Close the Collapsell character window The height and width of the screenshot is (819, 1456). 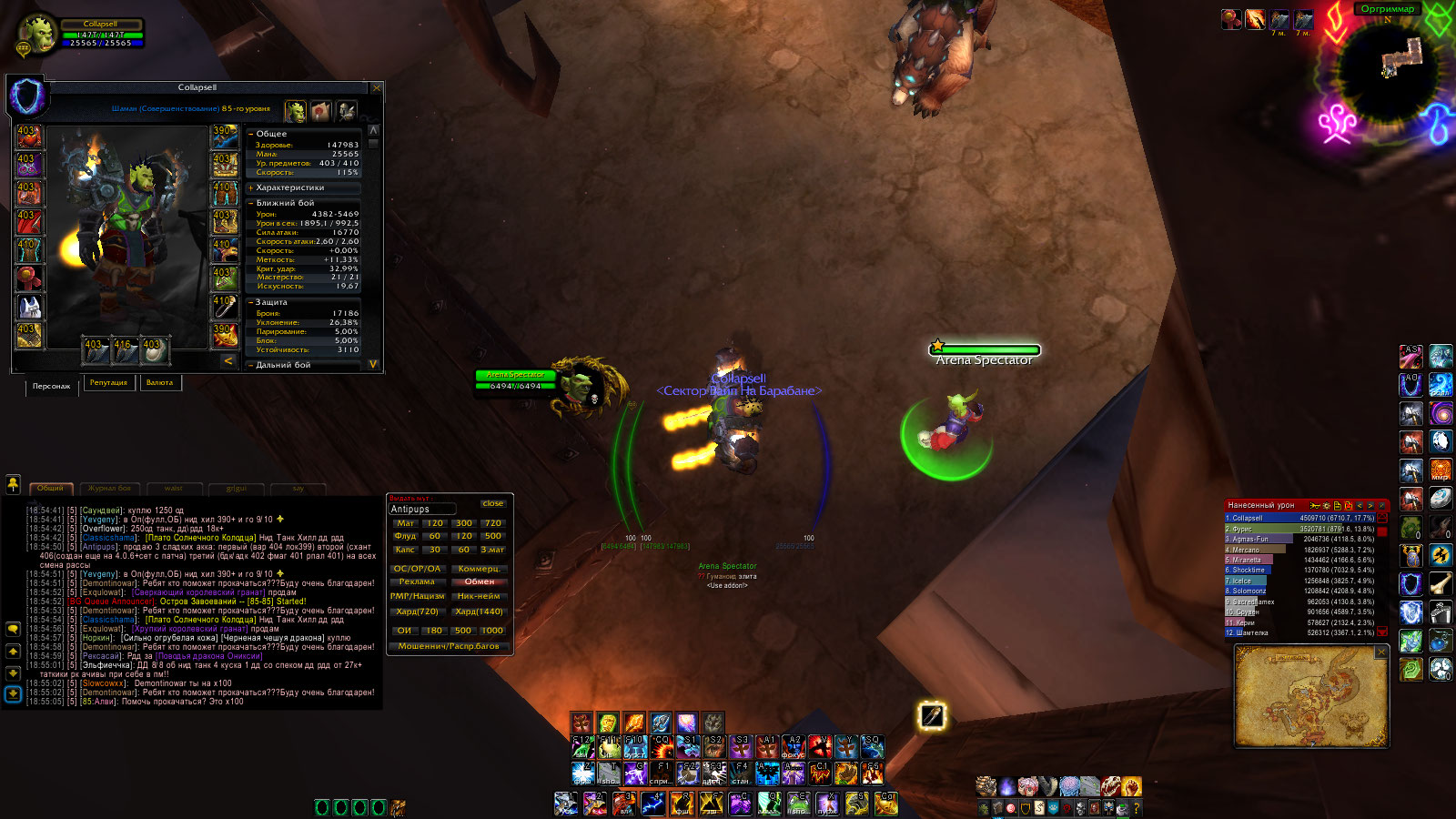click(377, 87)
